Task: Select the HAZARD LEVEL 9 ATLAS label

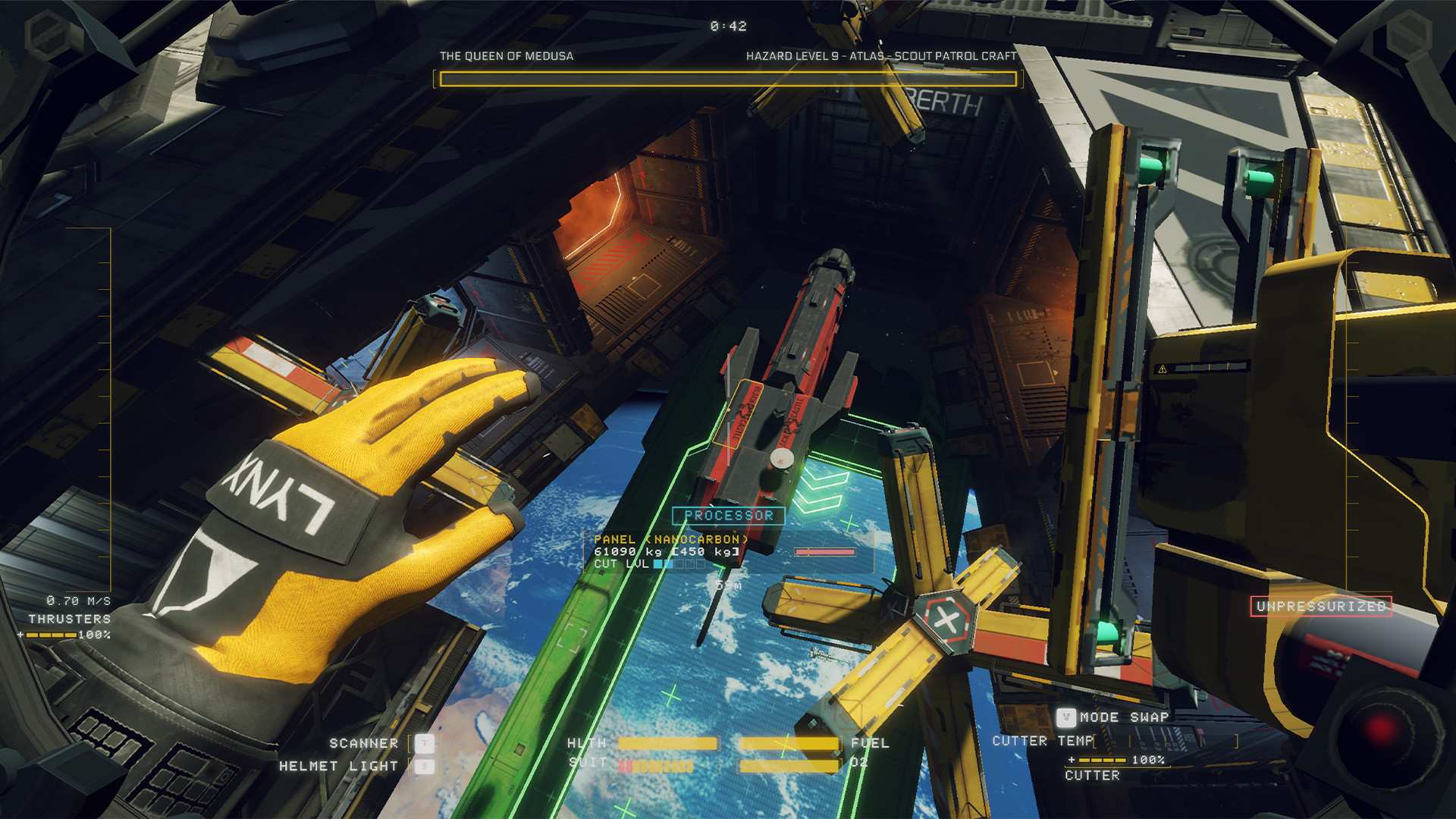Action: pos(881,55)
